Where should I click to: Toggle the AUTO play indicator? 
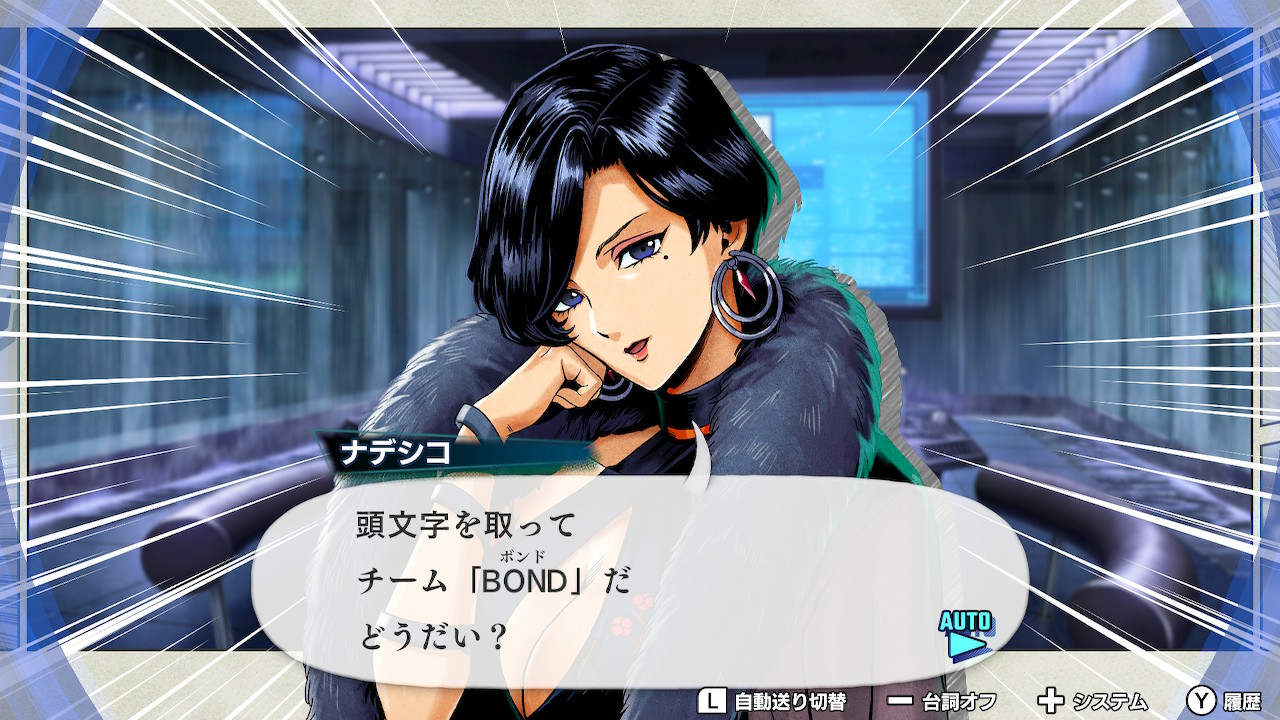click(965, 634)
